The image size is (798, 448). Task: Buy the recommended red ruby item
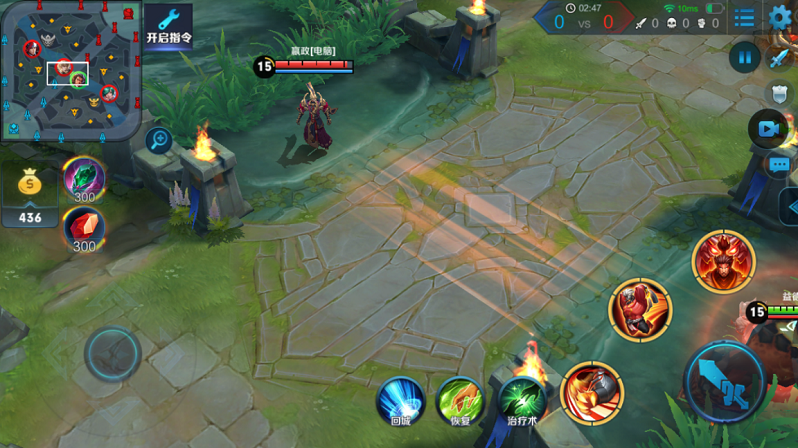click(84, 229)
